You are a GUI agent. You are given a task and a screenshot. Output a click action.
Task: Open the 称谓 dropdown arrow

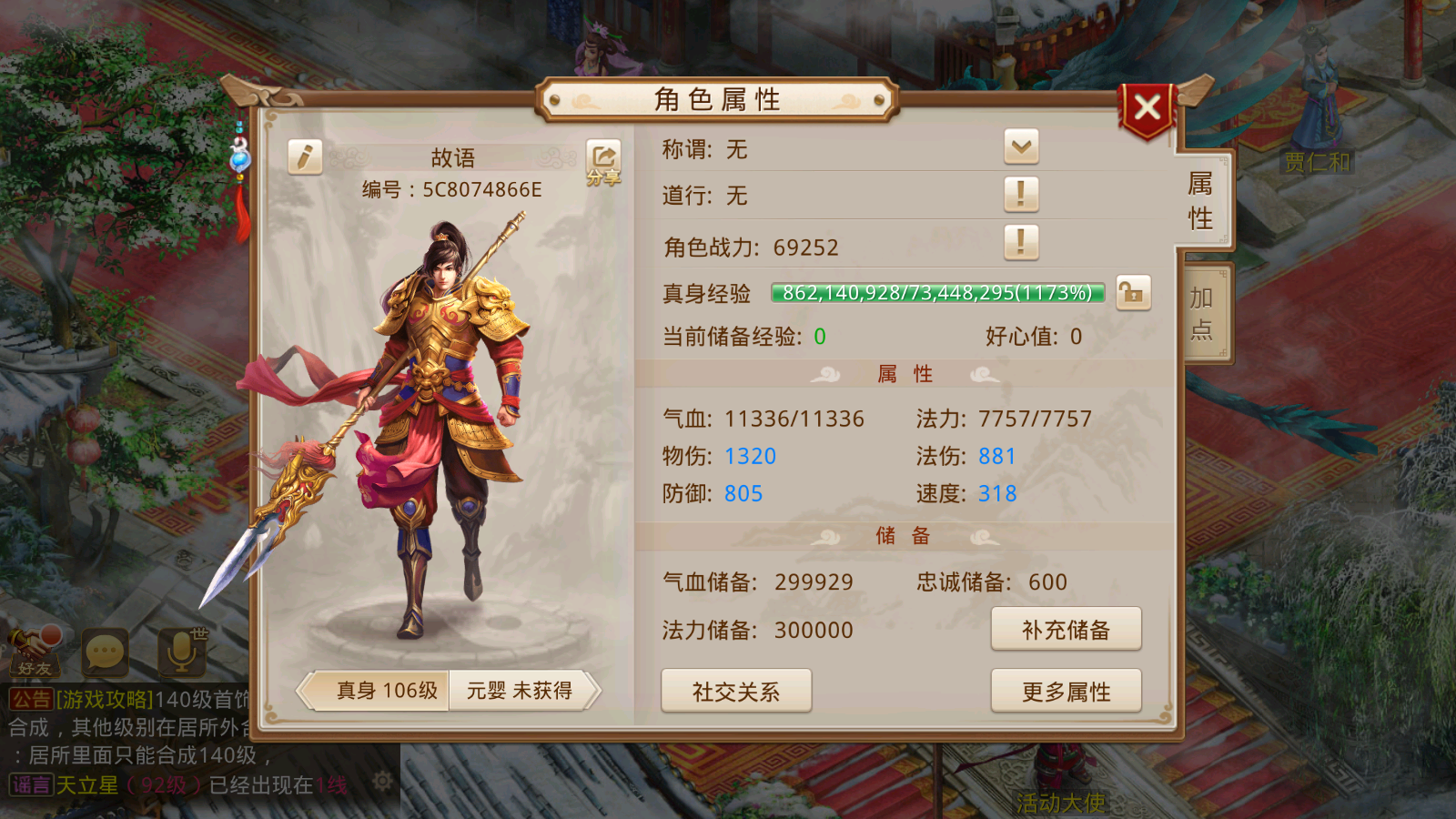[1023, 147]
